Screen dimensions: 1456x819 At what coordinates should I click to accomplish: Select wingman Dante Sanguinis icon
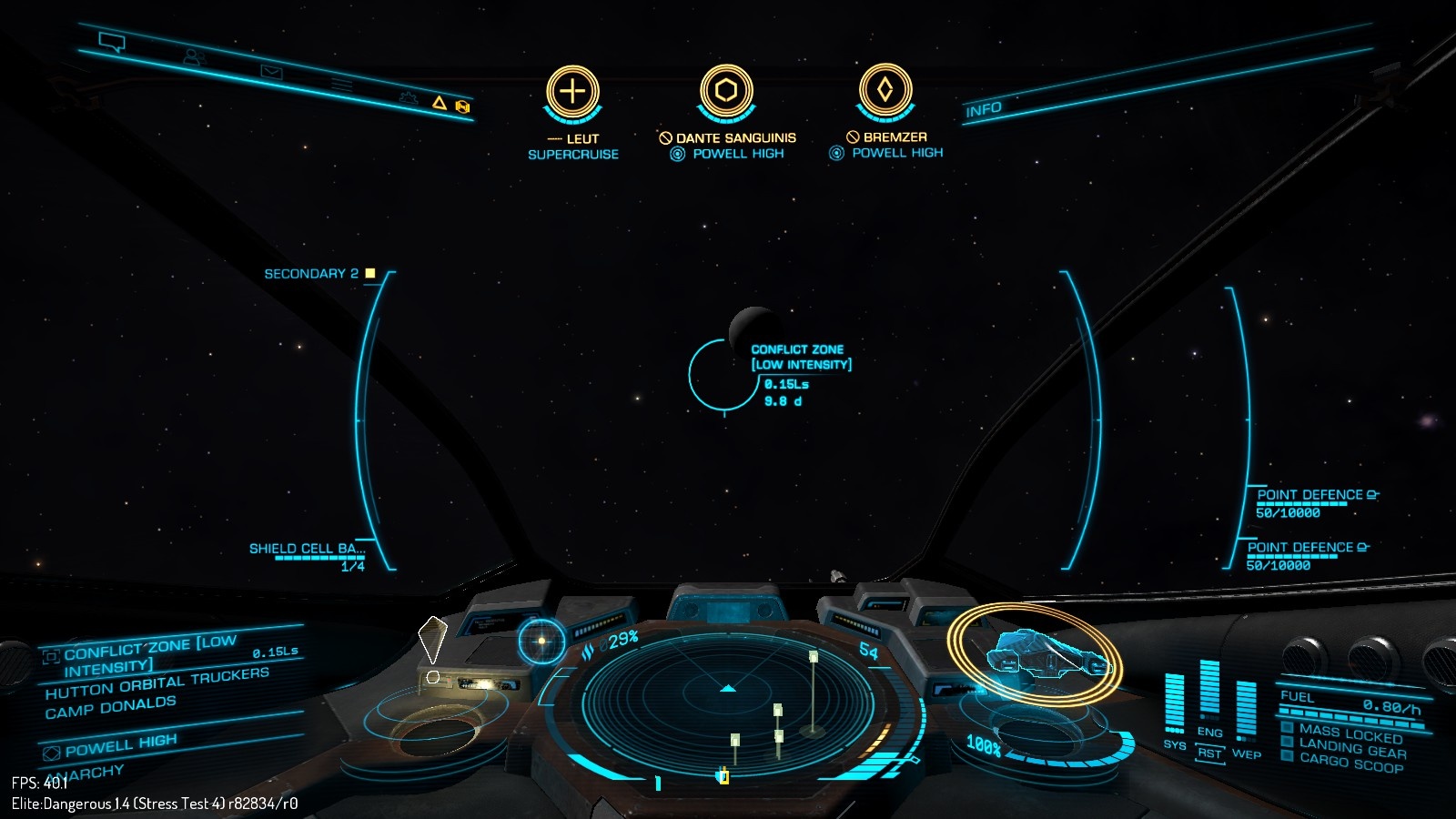pos(726,91)
